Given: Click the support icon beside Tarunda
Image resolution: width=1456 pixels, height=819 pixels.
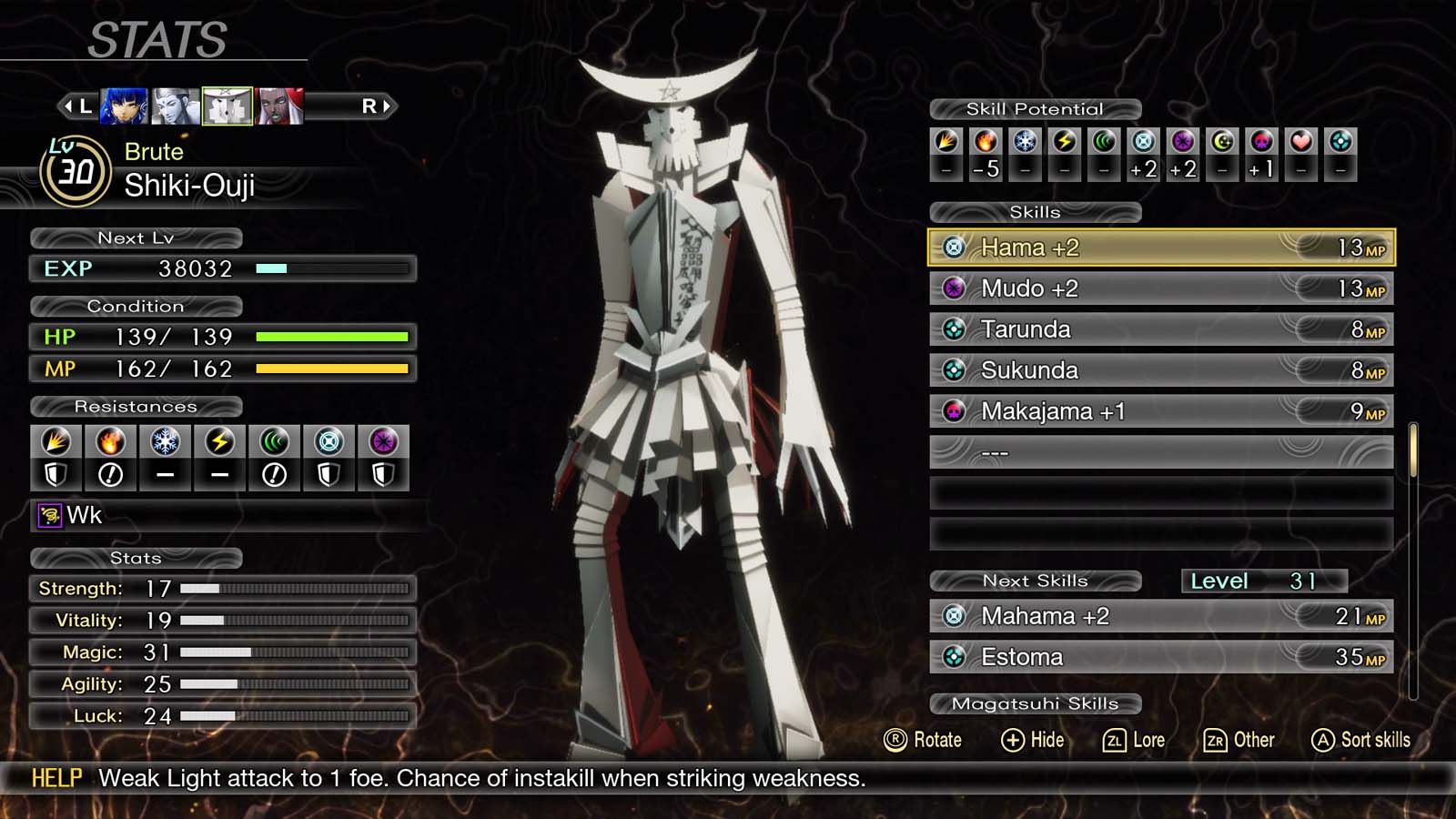Looking at the screenshot, I should pos(954,329).
